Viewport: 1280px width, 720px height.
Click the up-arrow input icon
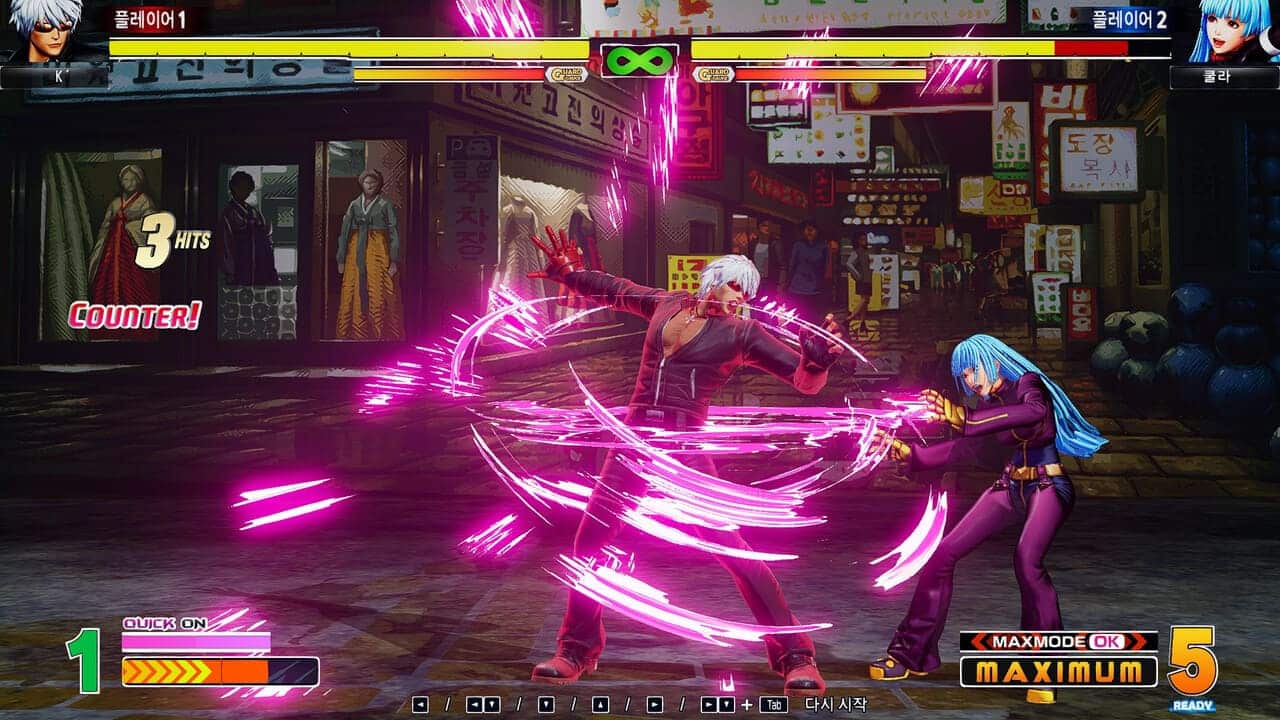(600, 703)
